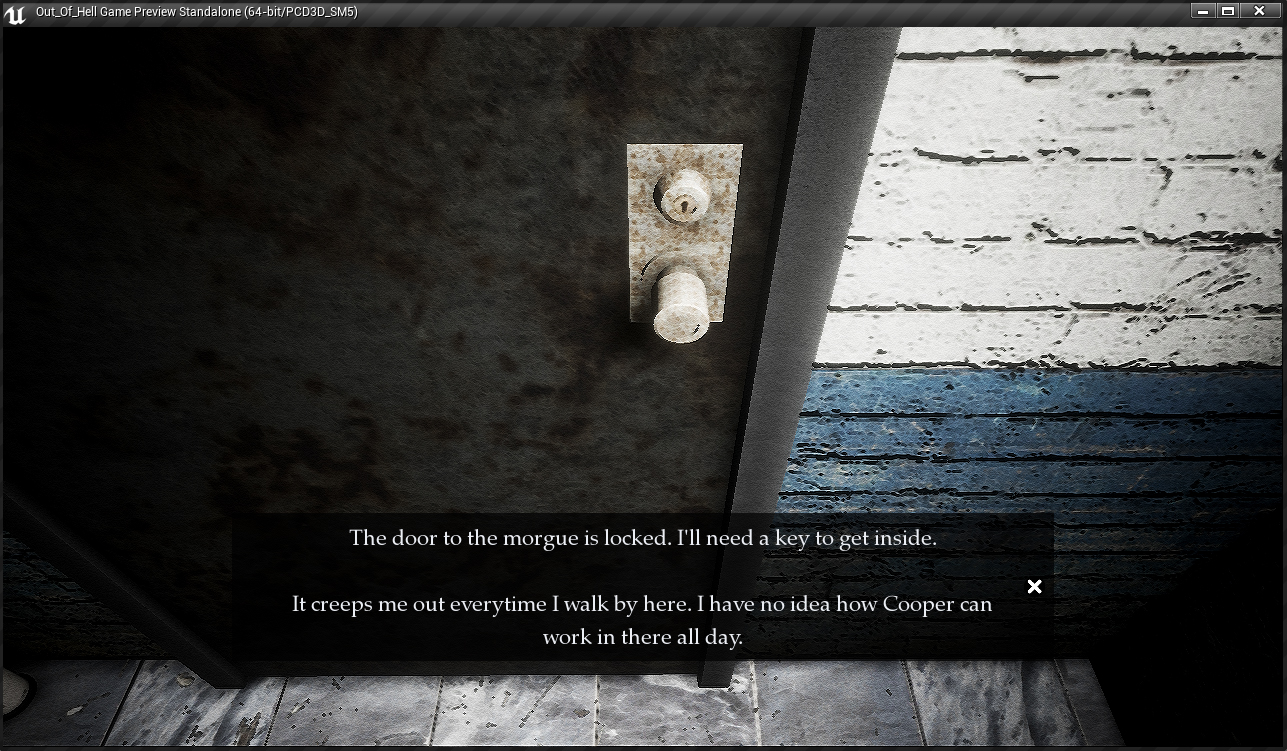Close the morgue door message box

pos(1034,587)
